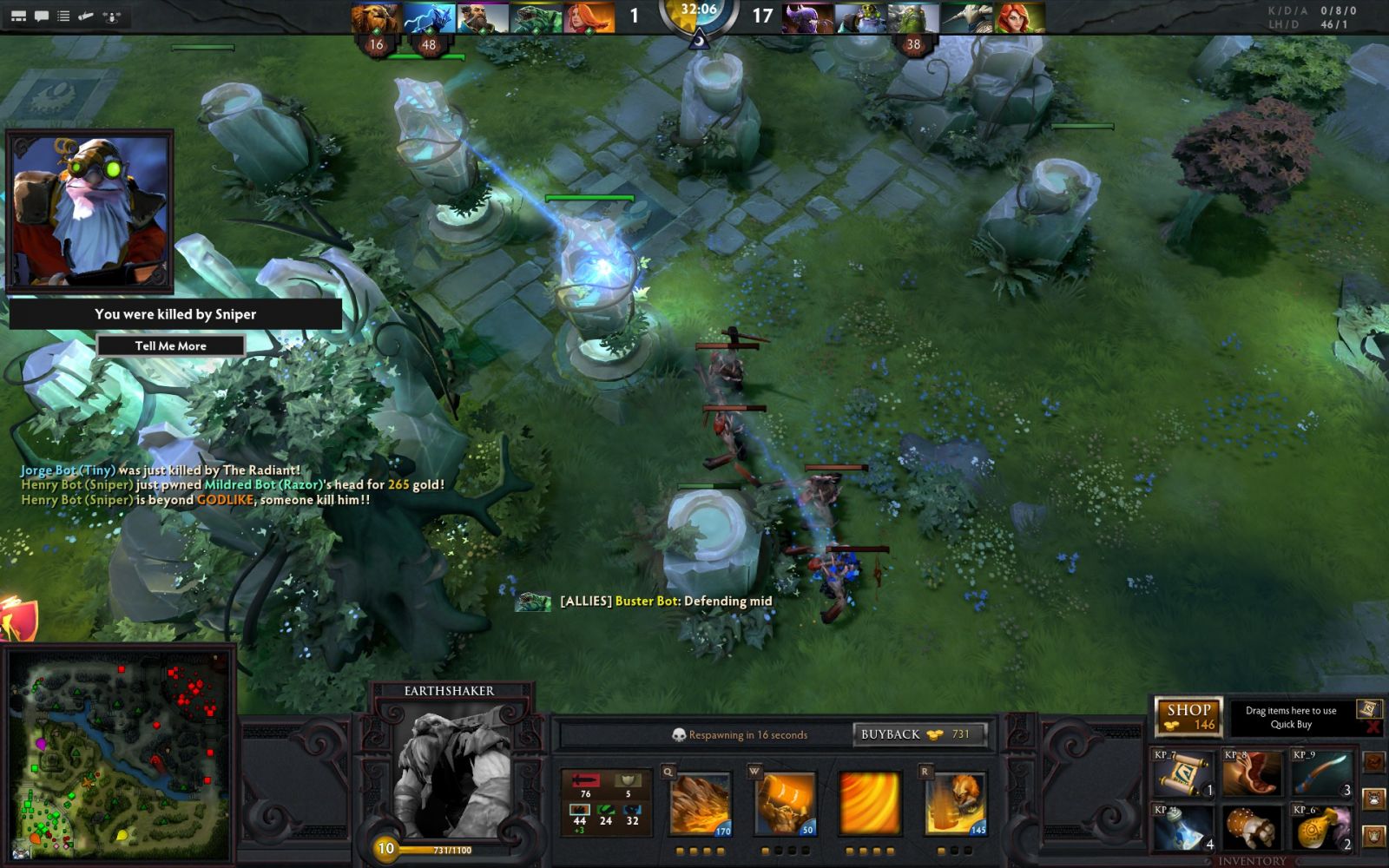Select the Town Portal Scroll inventory slot
This screenshot has width=1389, height=868.
(x=1182, y=773)
